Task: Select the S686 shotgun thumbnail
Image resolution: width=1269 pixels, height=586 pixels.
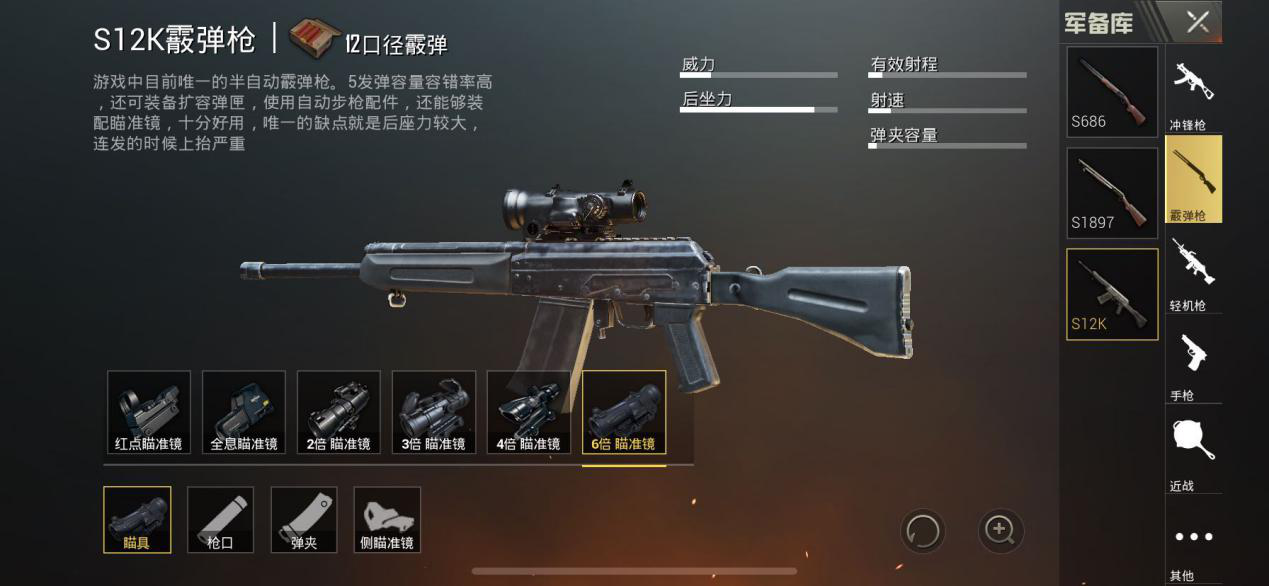Action: pyautogui.click(x=1112, y=92)
